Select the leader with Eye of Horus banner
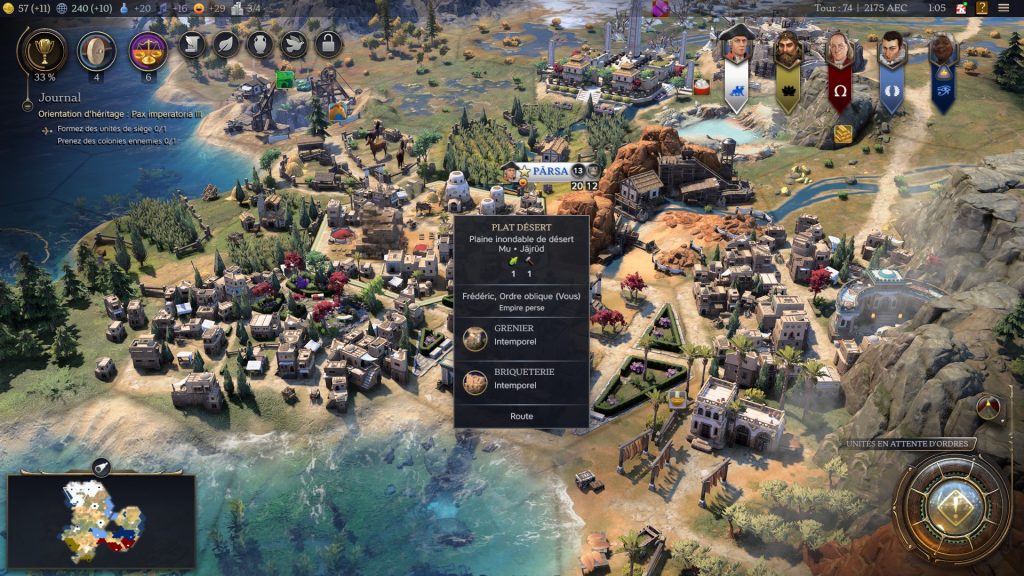The image size is (1024, 576). [x=942, y=50]
